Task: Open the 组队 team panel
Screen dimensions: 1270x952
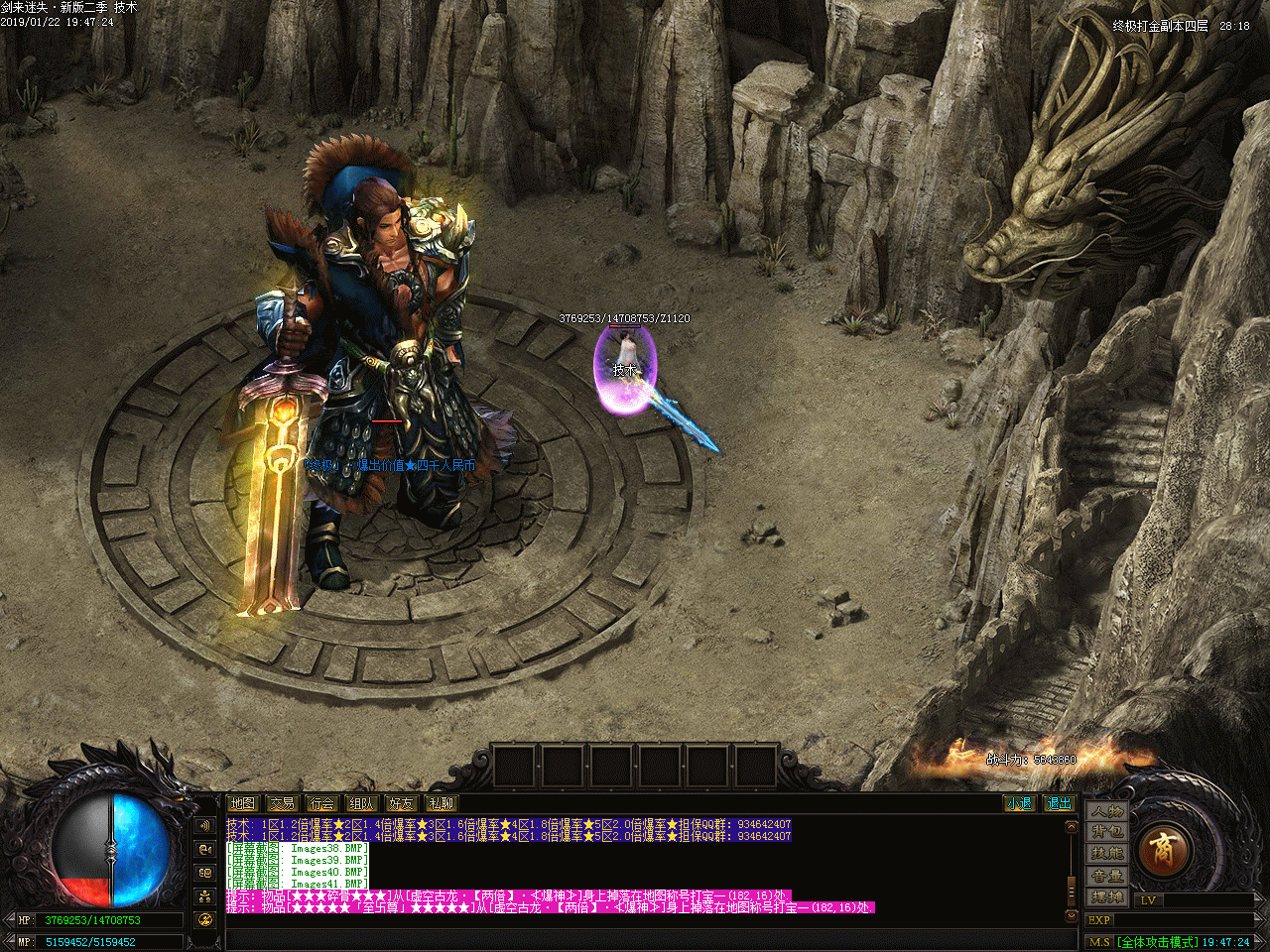Action: tap(361, 803)
